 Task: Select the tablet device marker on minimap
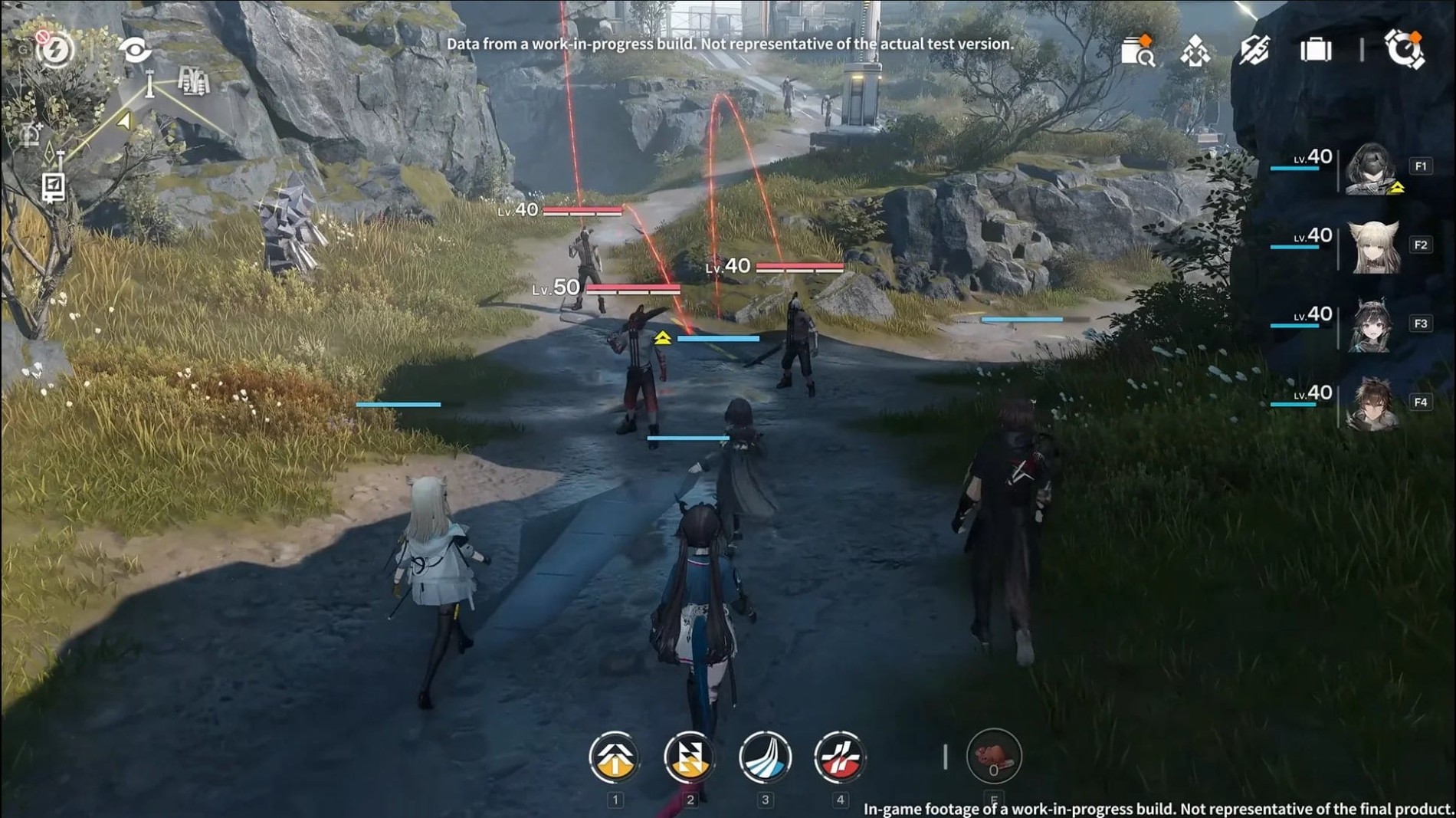pyautogui.click(x=53, y=186)
